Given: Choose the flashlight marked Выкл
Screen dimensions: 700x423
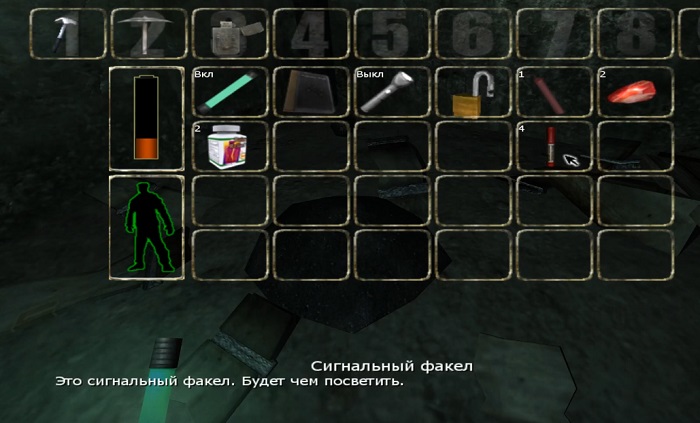Looking at the screenshot, I should 391,92.
